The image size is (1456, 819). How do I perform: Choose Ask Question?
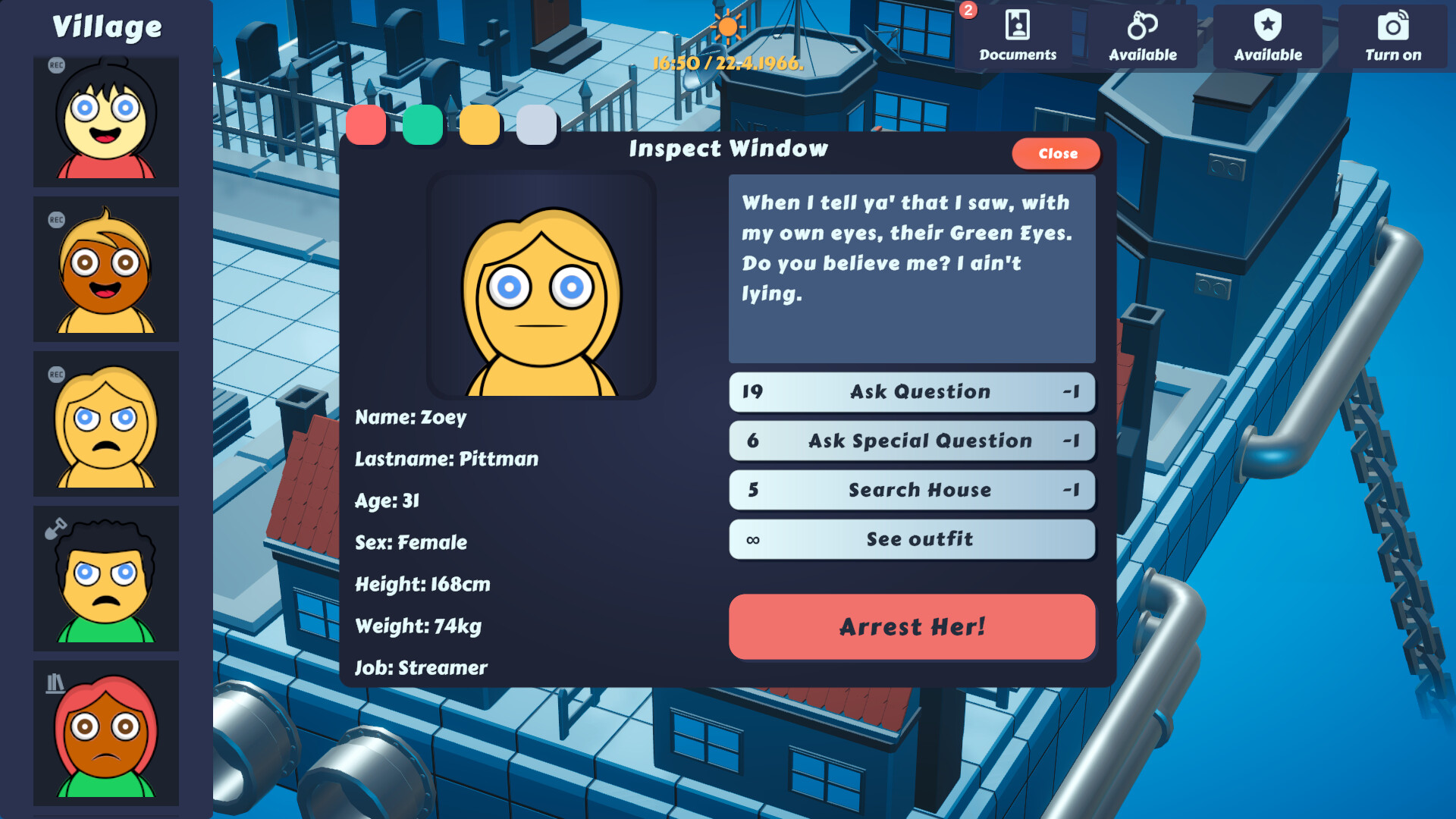pyautogui.click(x=912, y=392)
